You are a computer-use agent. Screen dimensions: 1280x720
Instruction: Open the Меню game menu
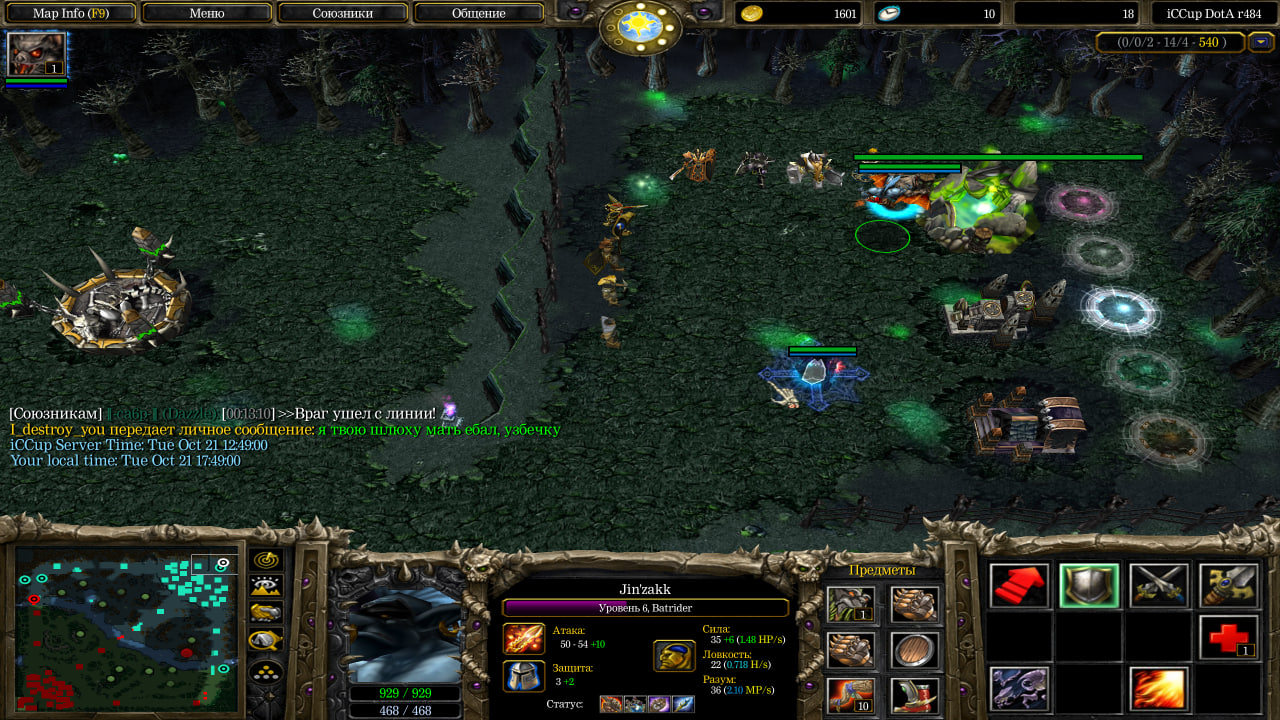207,13
